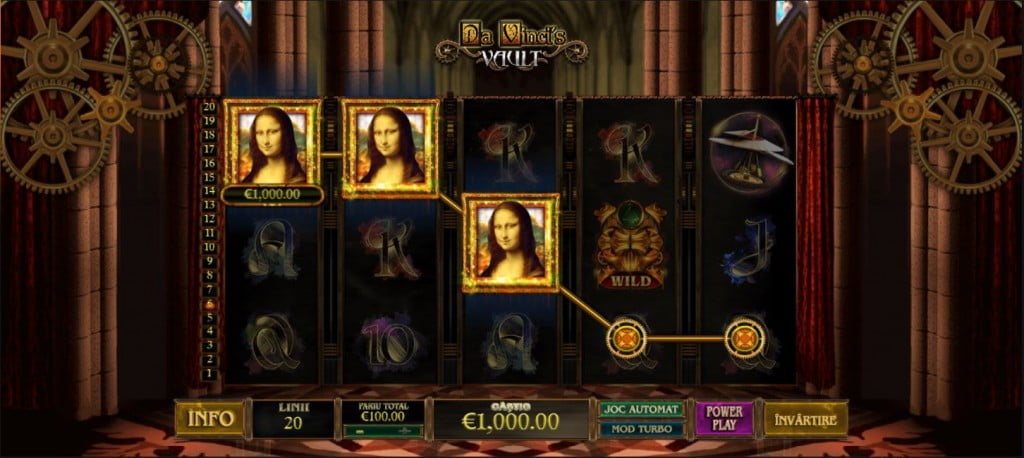1024x458 pixels.
Task: Start Joc Automat autoplay
Action: tap(641, 409)
